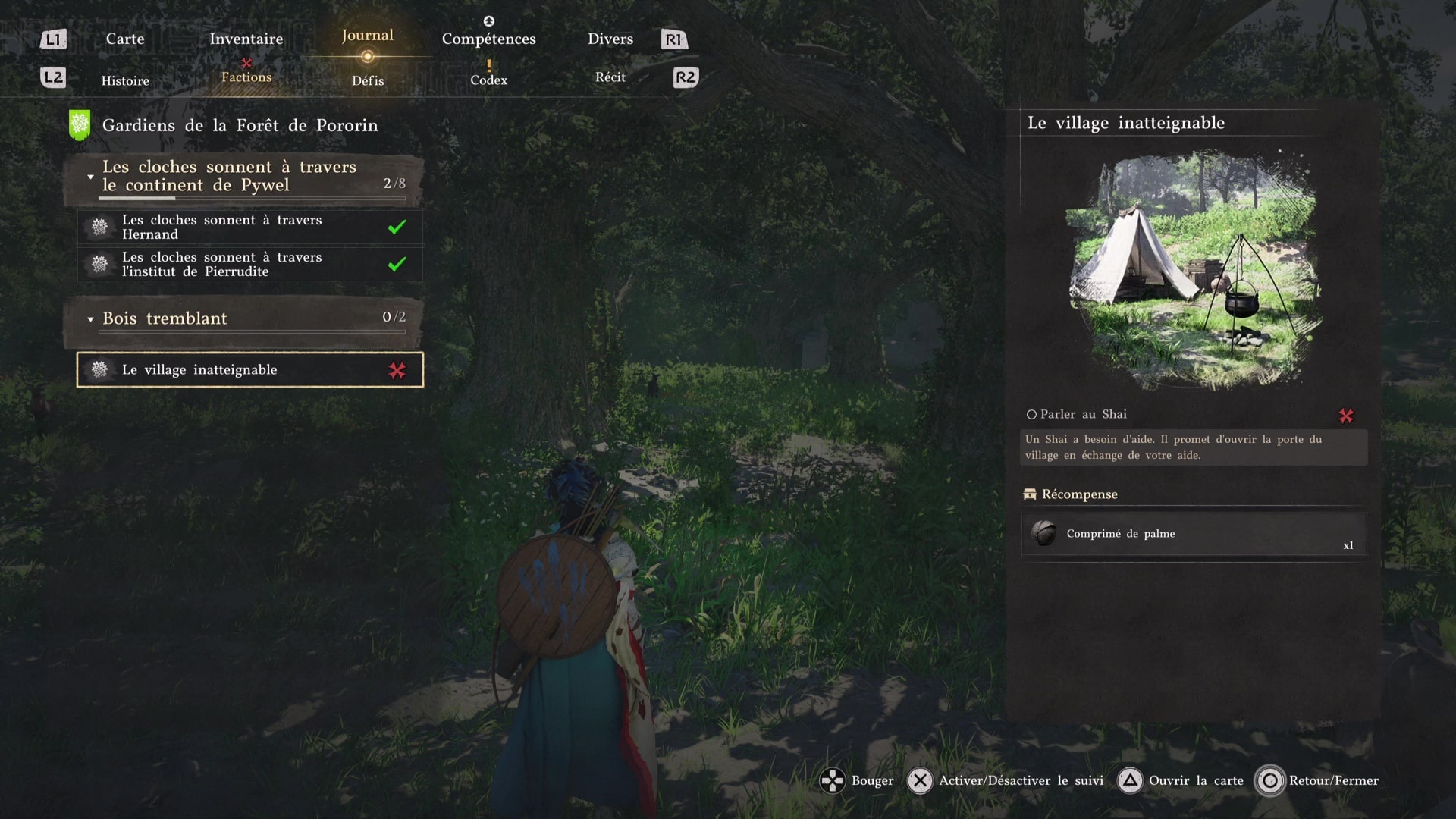
Task: Select the Pierrudite institute bells quest
Action: point(249,264)
